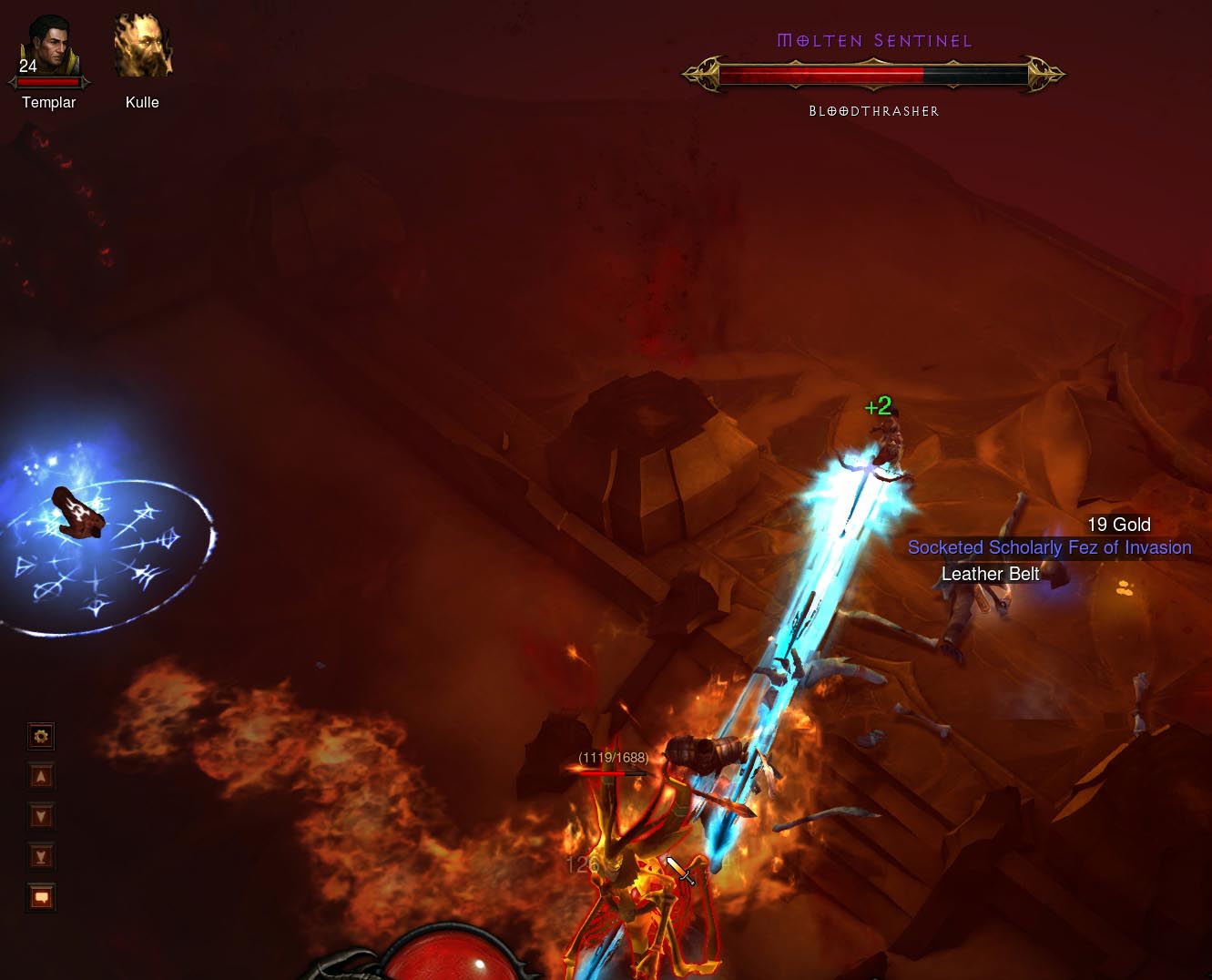Viewport: 1212px width, 980px height.
Task: Select the Kulle portrait
Action: click(143, 46)
